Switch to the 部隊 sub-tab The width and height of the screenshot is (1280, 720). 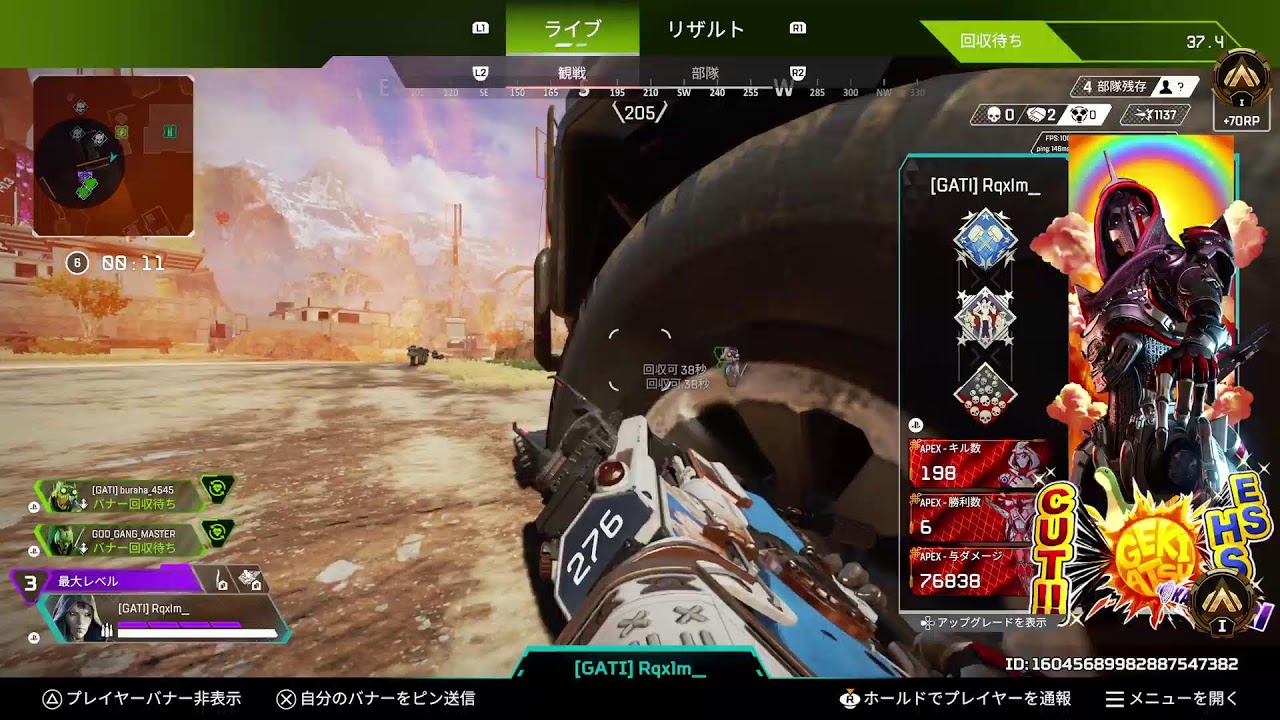pyautogui.click(x=705, y=73)
